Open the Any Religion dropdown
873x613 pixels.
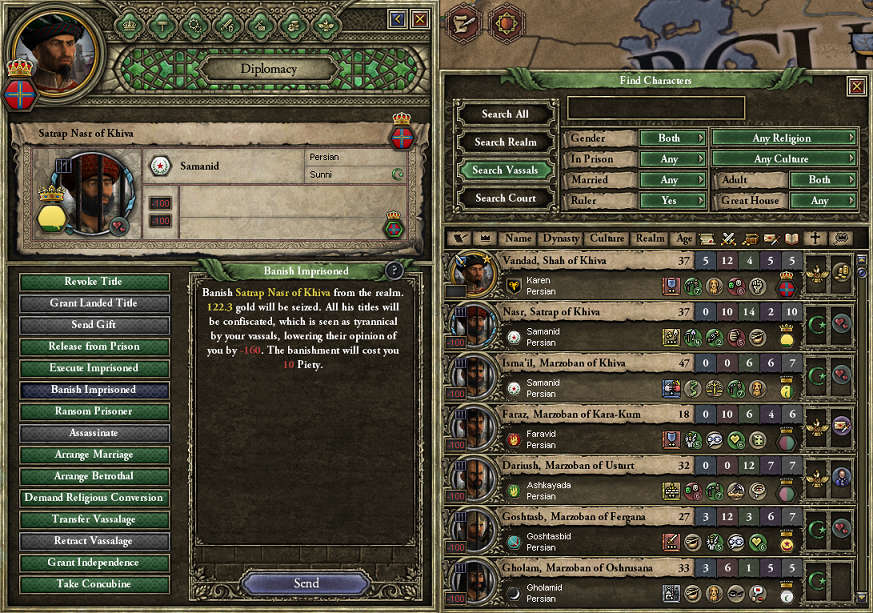[784, 138]
